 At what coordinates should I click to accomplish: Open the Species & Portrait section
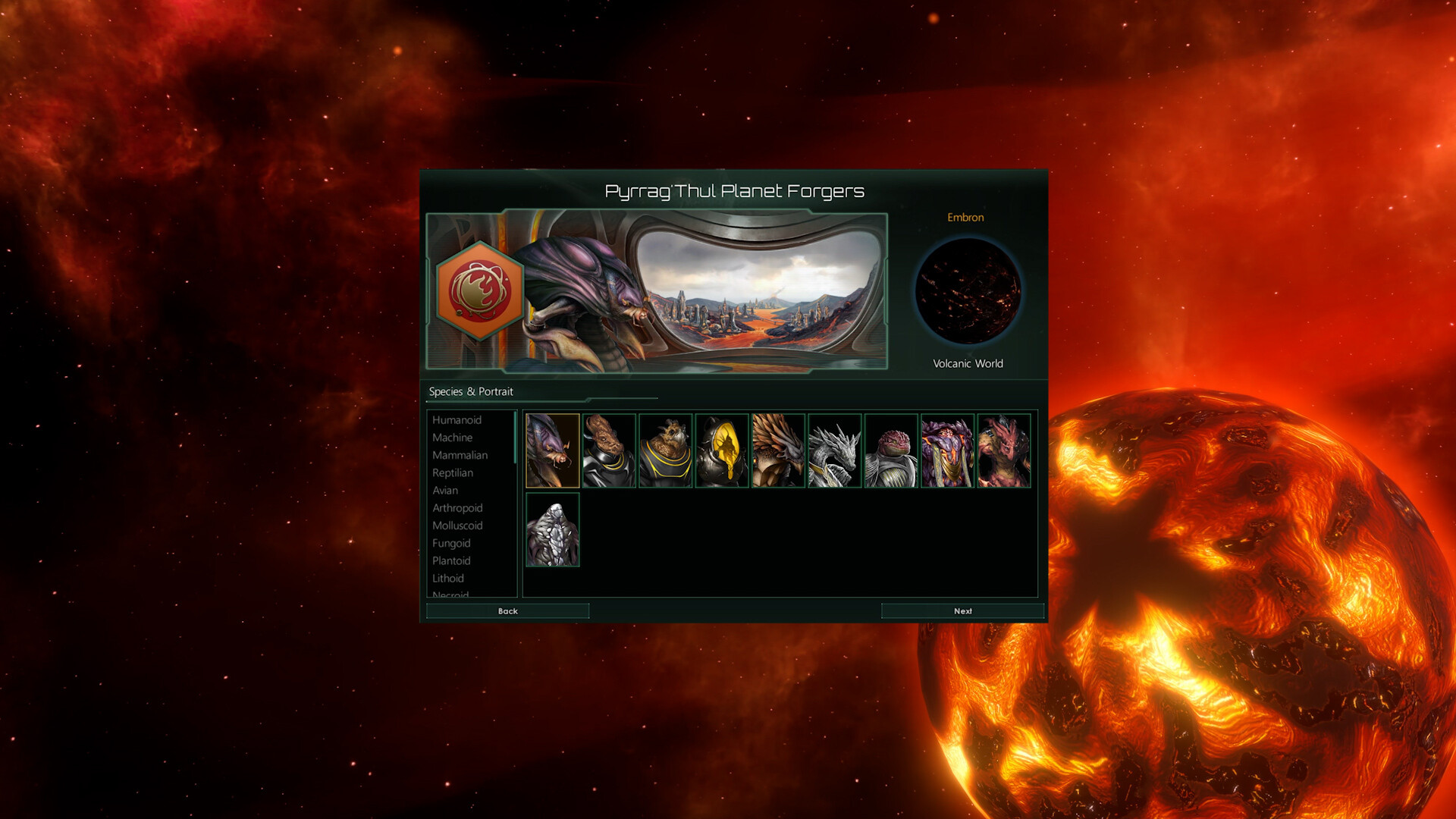pos(470,391)
